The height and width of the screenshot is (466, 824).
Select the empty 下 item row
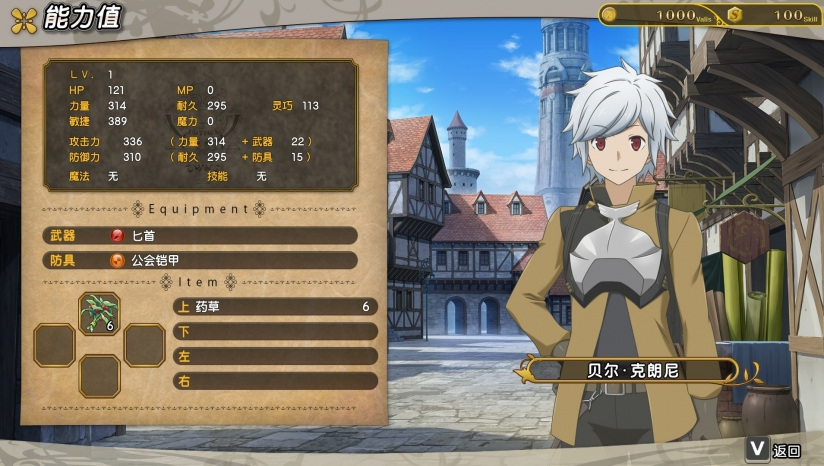pos(275,331)
